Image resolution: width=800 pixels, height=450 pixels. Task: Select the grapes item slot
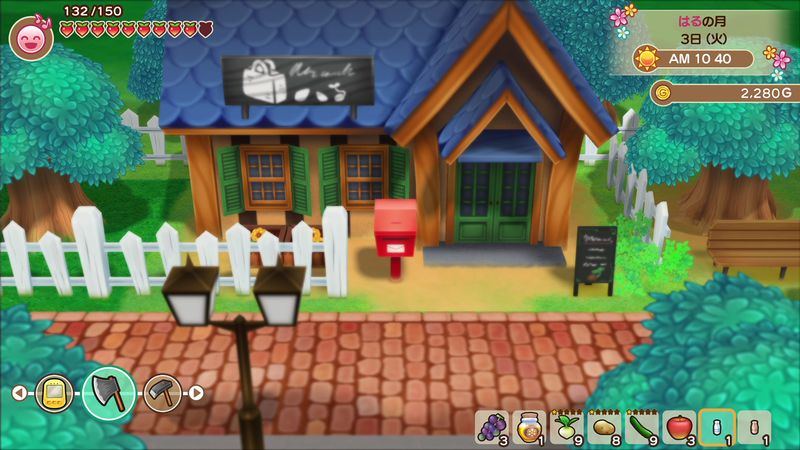pyautogui.click(x=490, y=427)
